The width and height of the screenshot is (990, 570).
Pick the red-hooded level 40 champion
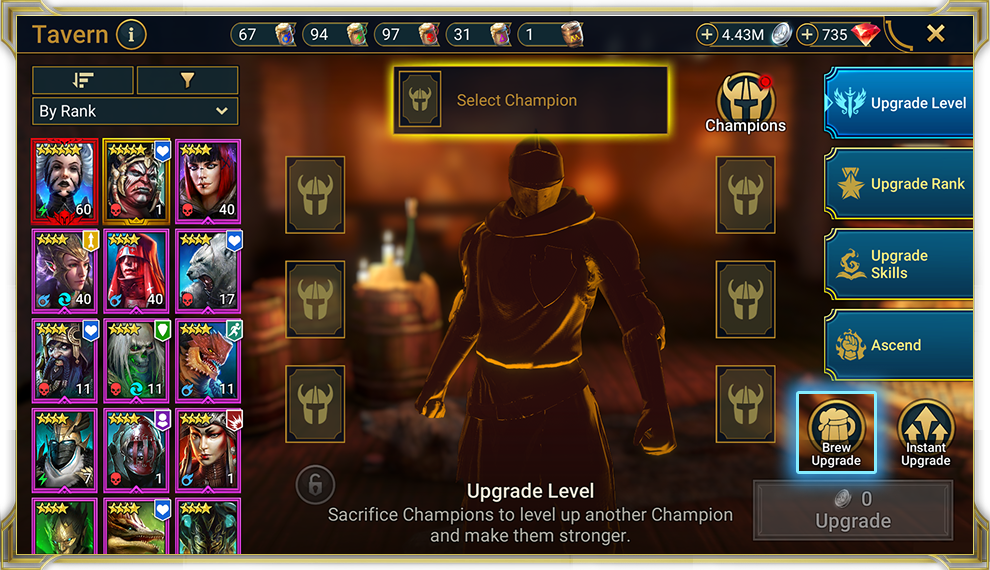(137, 269)
